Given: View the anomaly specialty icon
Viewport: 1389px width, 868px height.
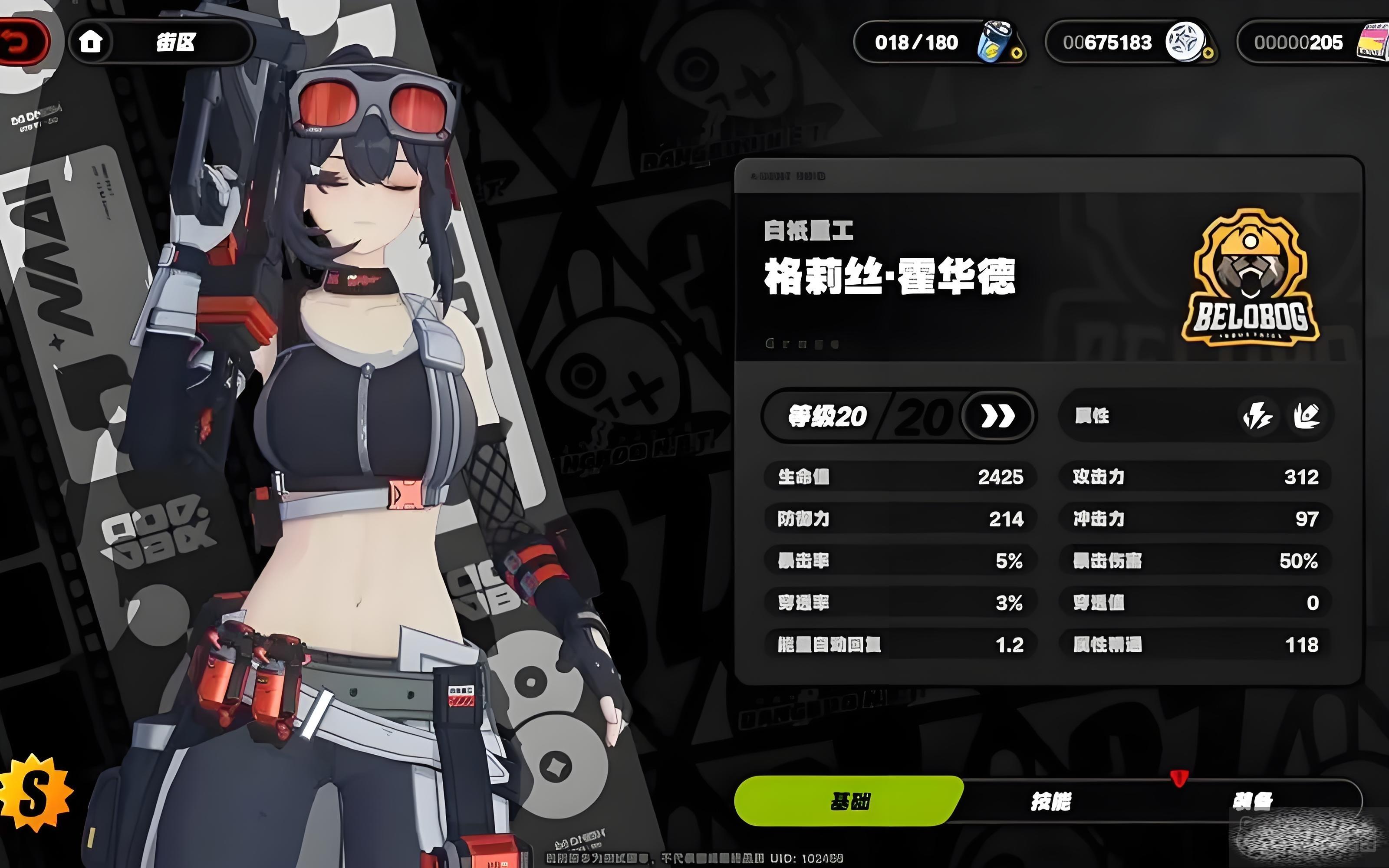Looking at the screenshot, I should coord(1307,416).
